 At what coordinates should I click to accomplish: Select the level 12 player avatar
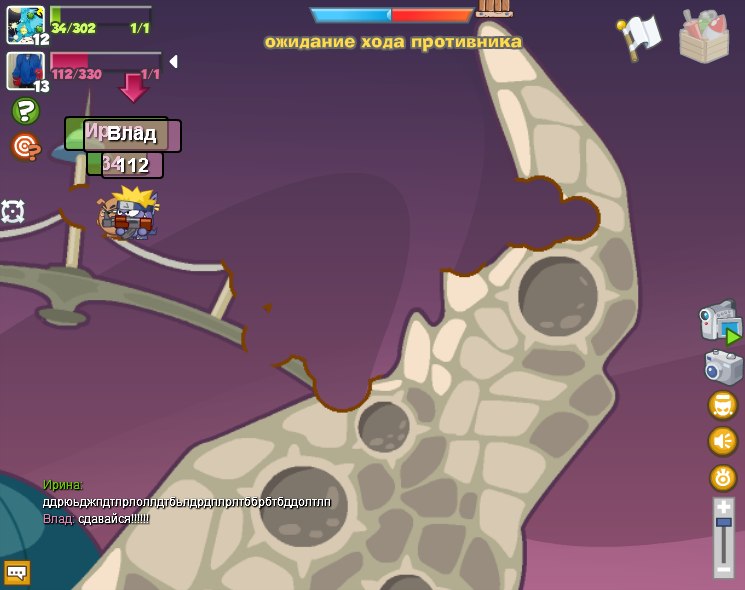[x=25, y=24]
